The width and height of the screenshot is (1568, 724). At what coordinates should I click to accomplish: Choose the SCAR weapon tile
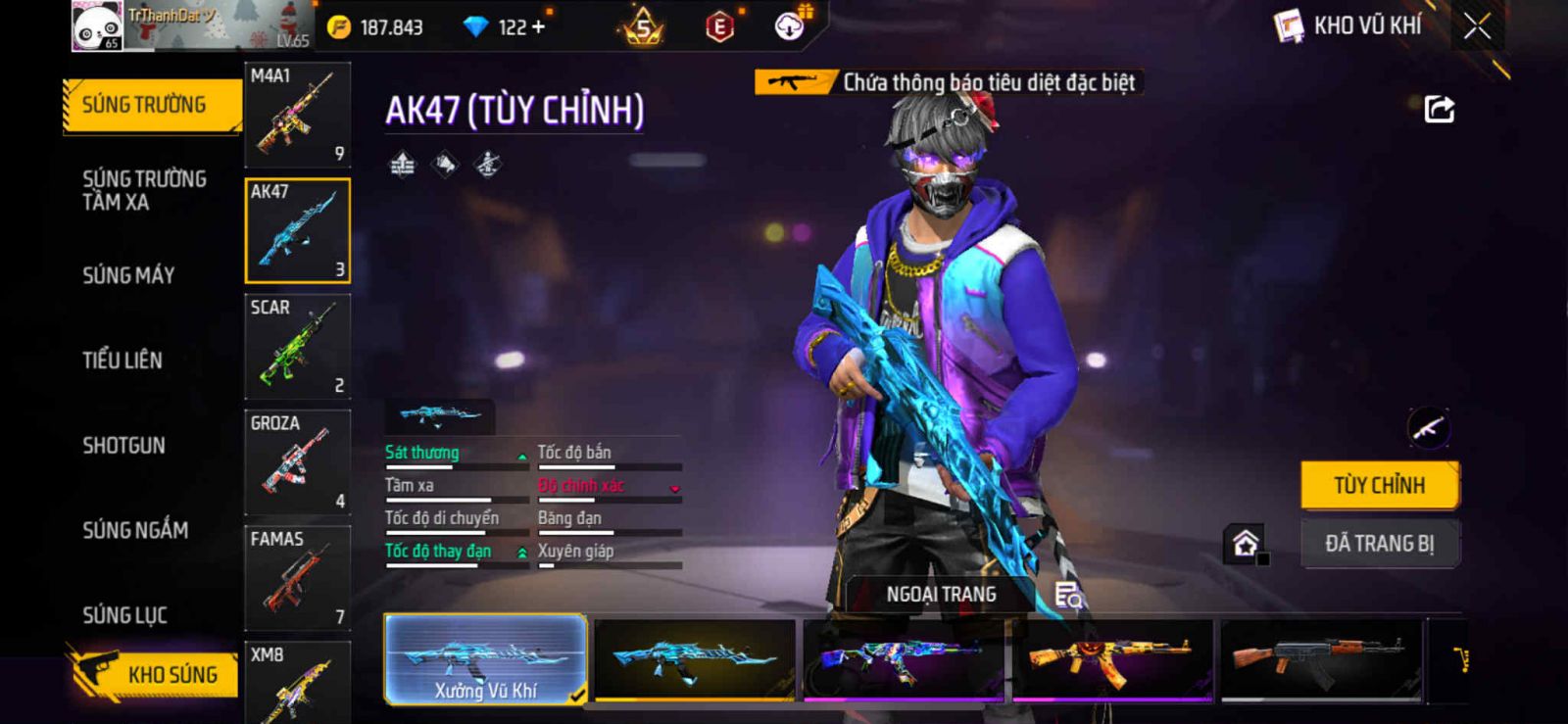pyautogui.click(x=297, y=346)
